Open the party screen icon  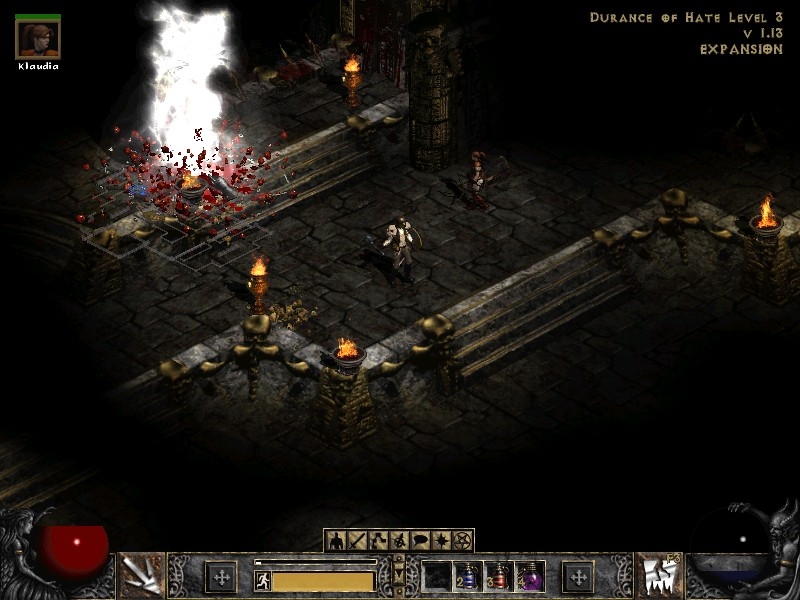pyautogui.click(x=398, y=541)
